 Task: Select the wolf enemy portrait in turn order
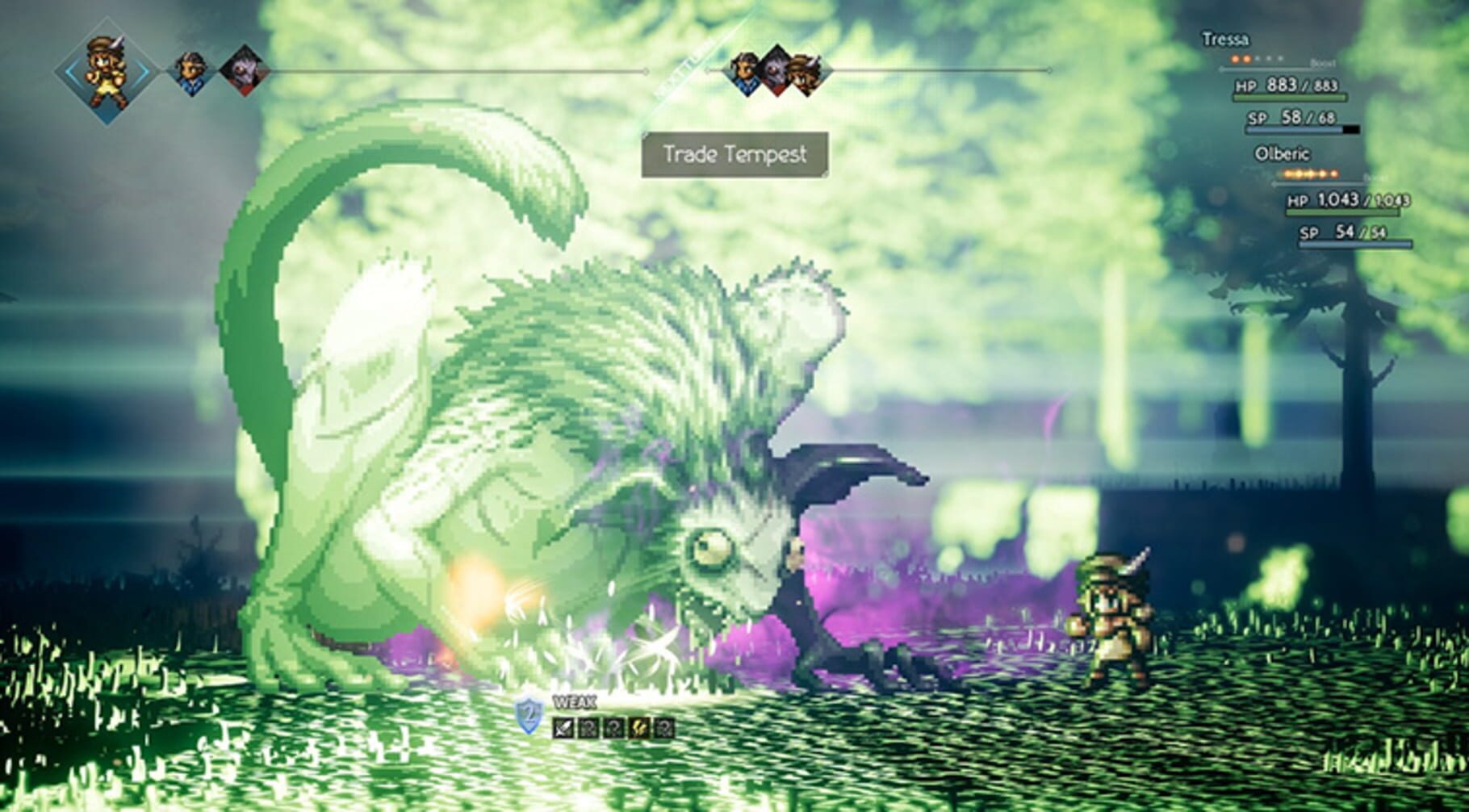click(x=241, y=72)
